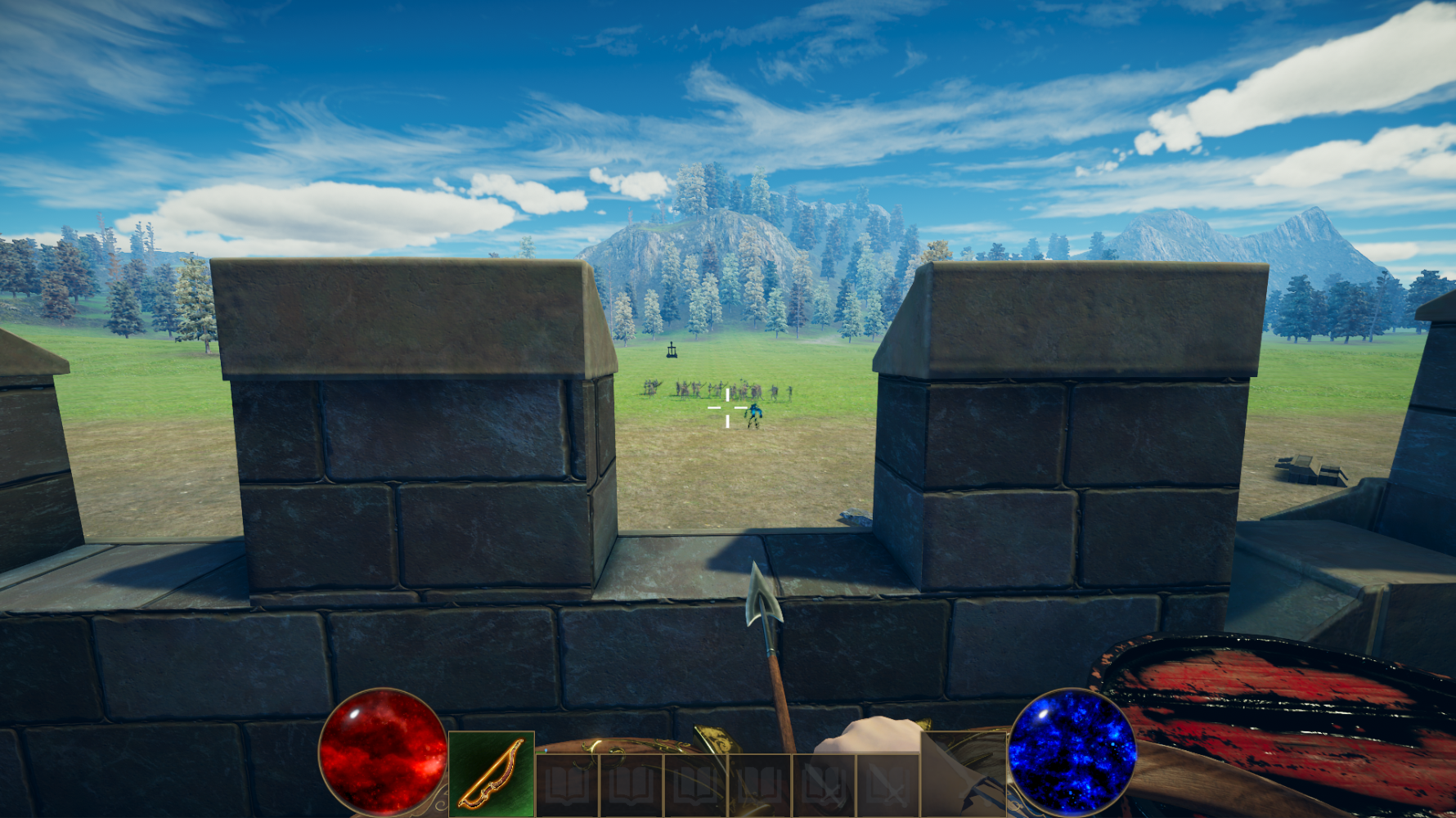The width and height of the screenshot is (1456, 818).
Task: Select the golden bow weapon slot
Action: pyautogui.click(x=492, y=775)
